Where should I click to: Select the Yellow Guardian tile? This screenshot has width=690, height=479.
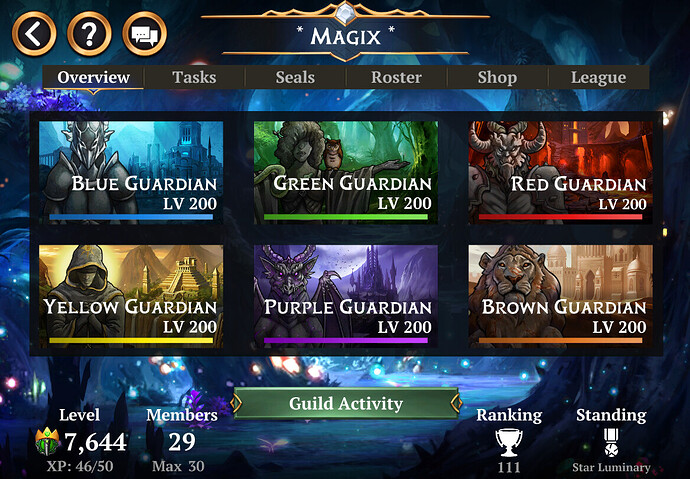tap(131, 295)
